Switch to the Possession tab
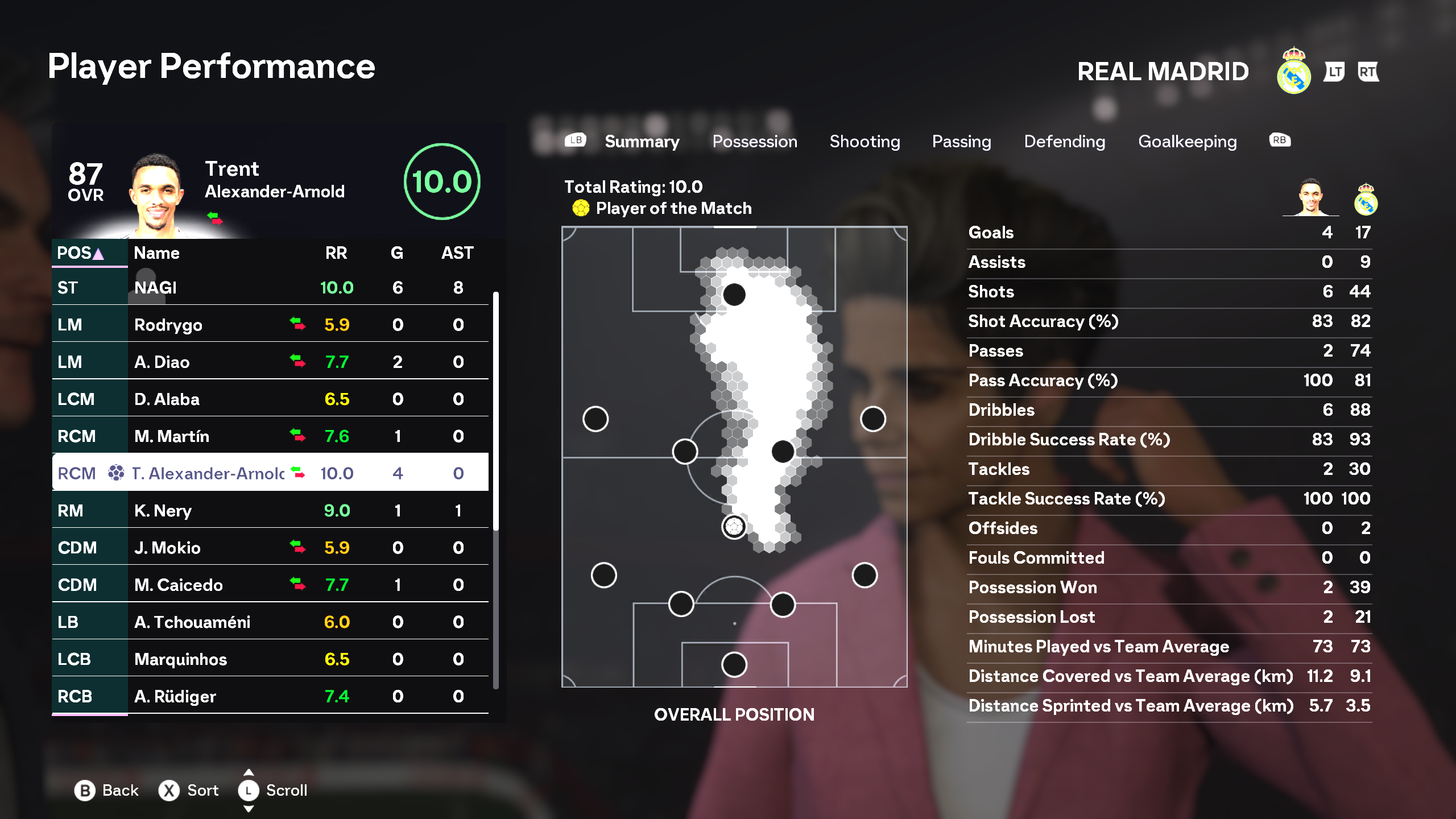 pyautogui.click(x=754, y=142)
